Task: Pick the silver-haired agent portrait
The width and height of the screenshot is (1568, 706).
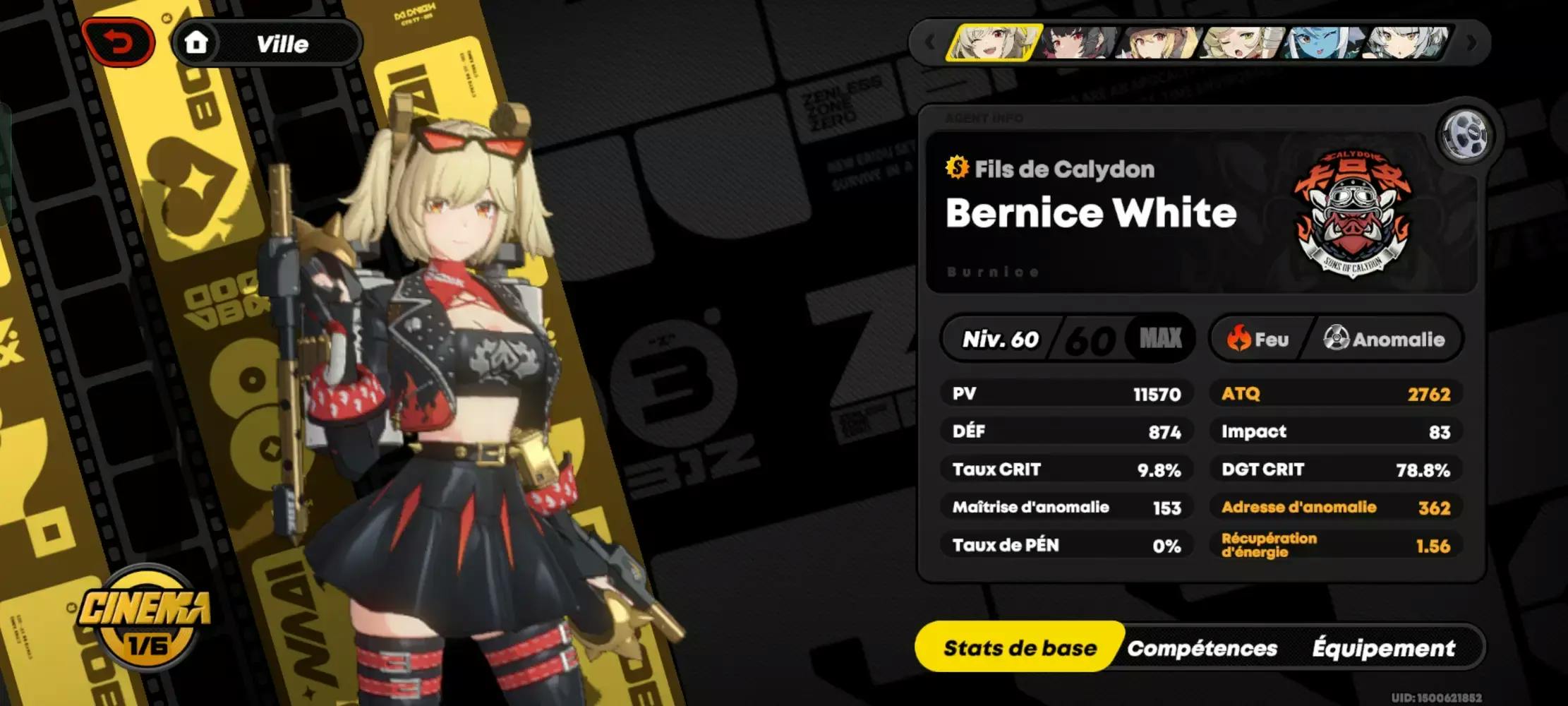Action: [1404, 43]
